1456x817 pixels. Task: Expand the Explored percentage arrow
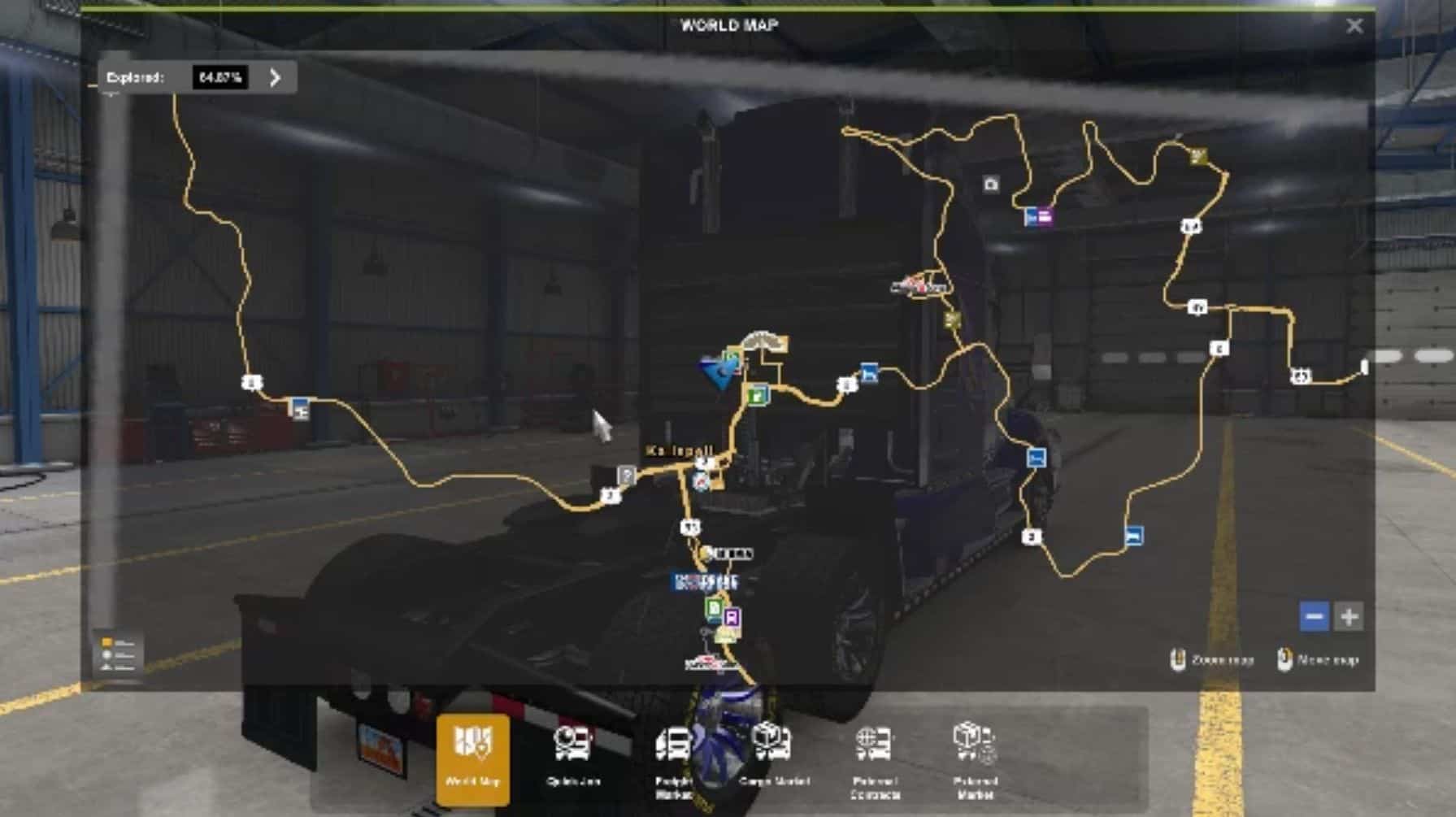tap(276, 77)
